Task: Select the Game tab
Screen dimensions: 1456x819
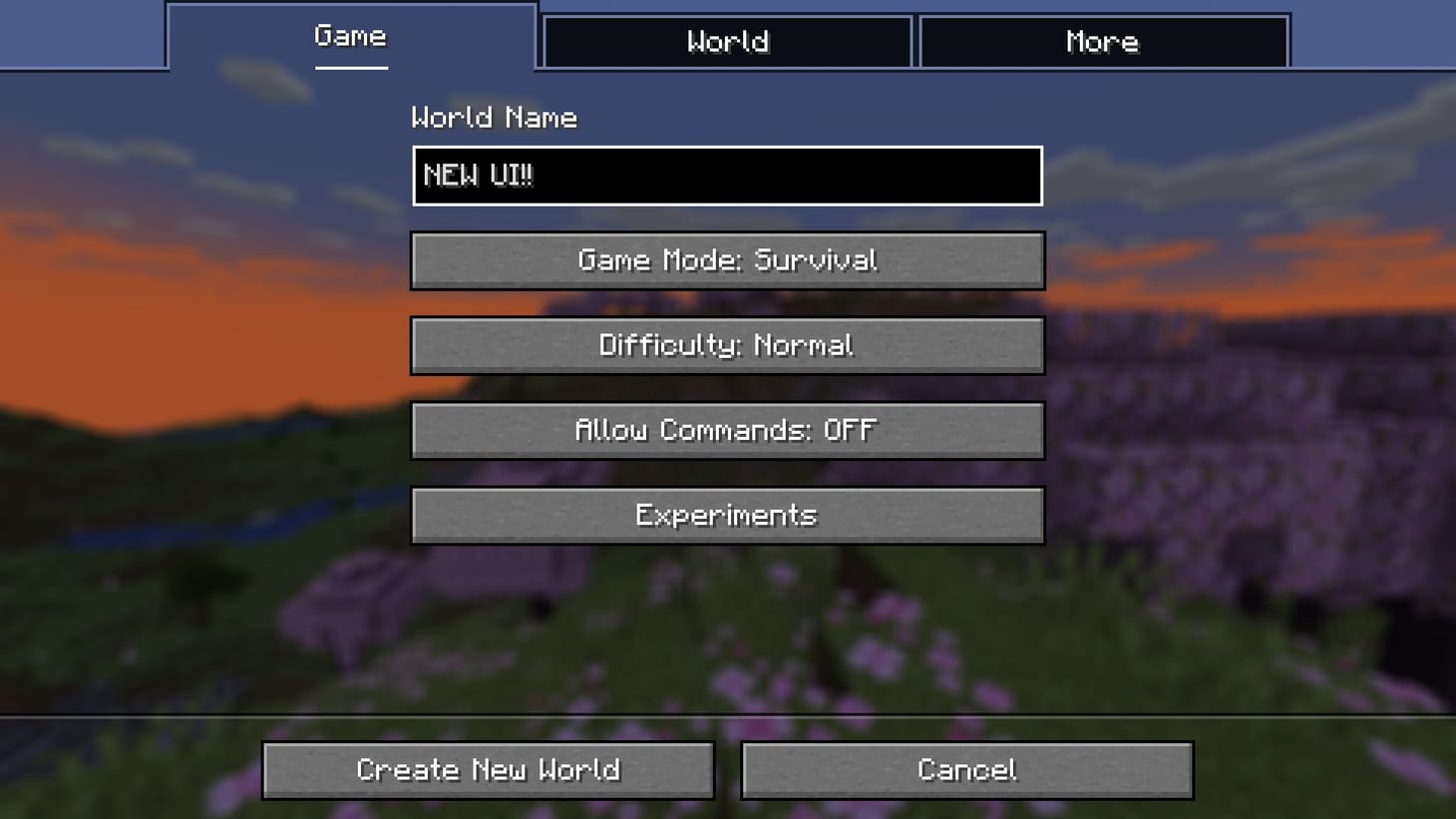Action: (350, 40)
